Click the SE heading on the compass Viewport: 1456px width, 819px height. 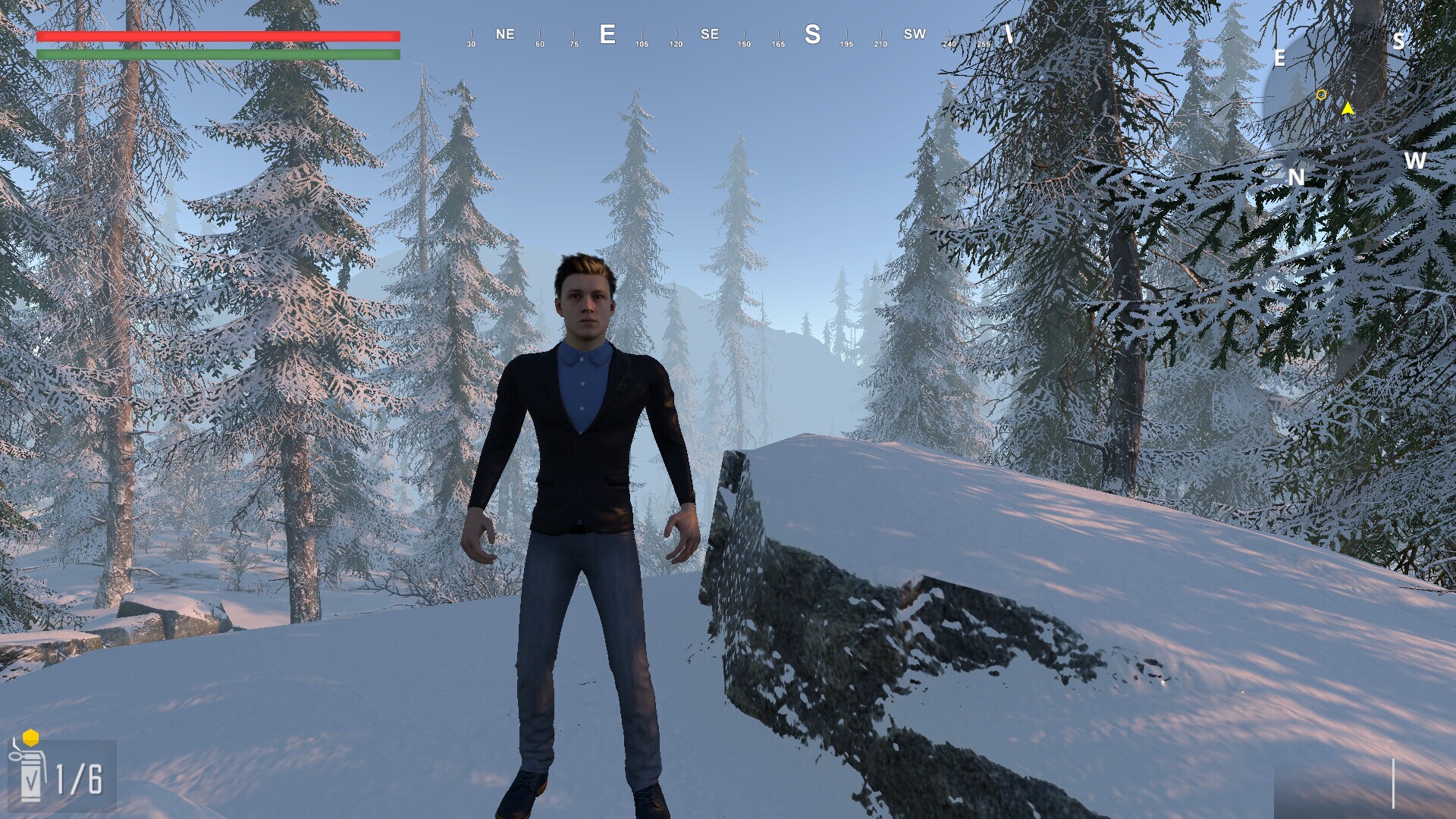pos(710,34)
